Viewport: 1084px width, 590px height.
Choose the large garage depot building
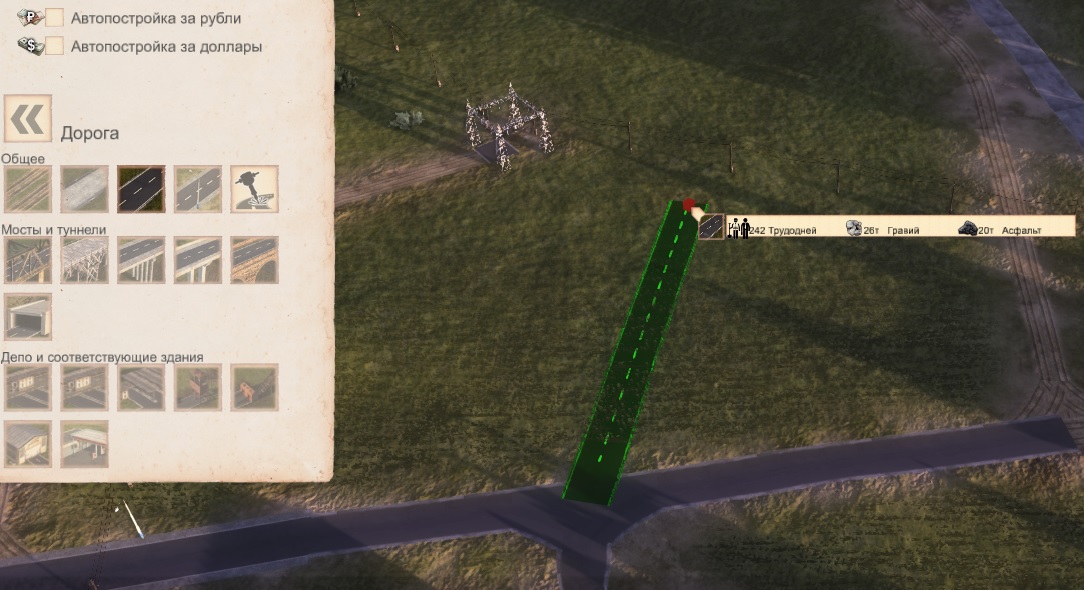pos(28,443)
